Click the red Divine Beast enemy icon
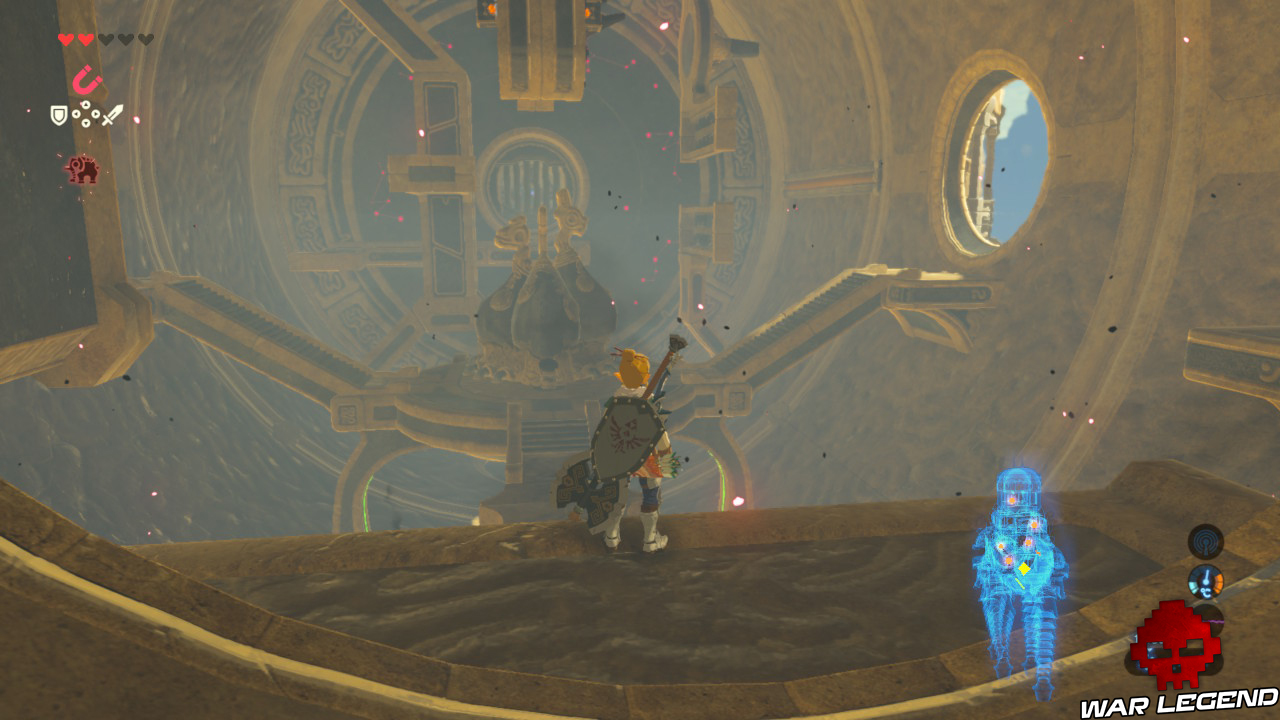 tap(82, 170)
